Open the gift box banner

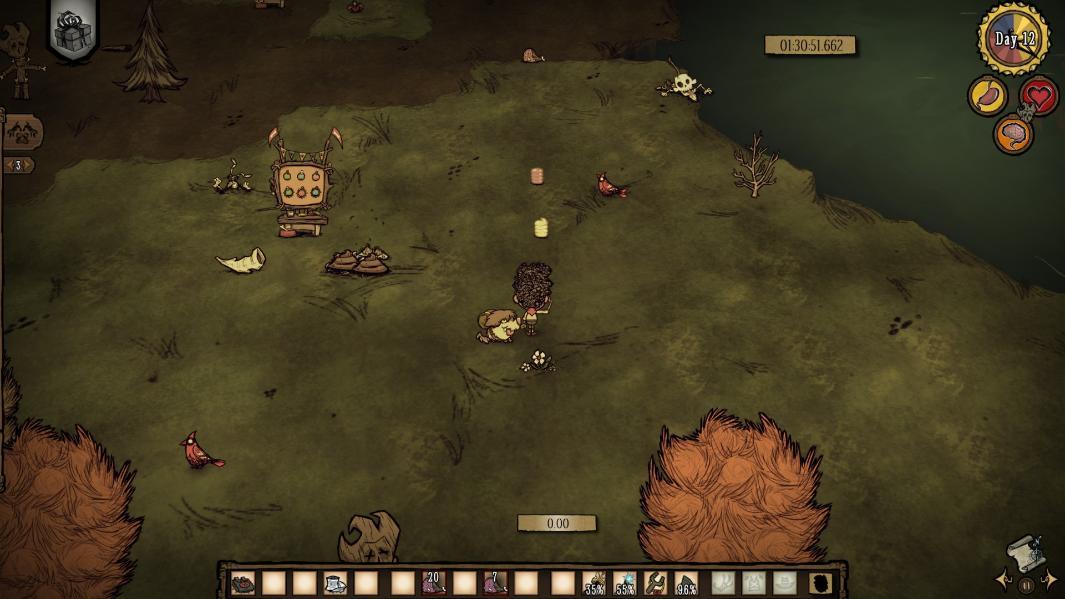pyautogui.click(x=72, y=31)
